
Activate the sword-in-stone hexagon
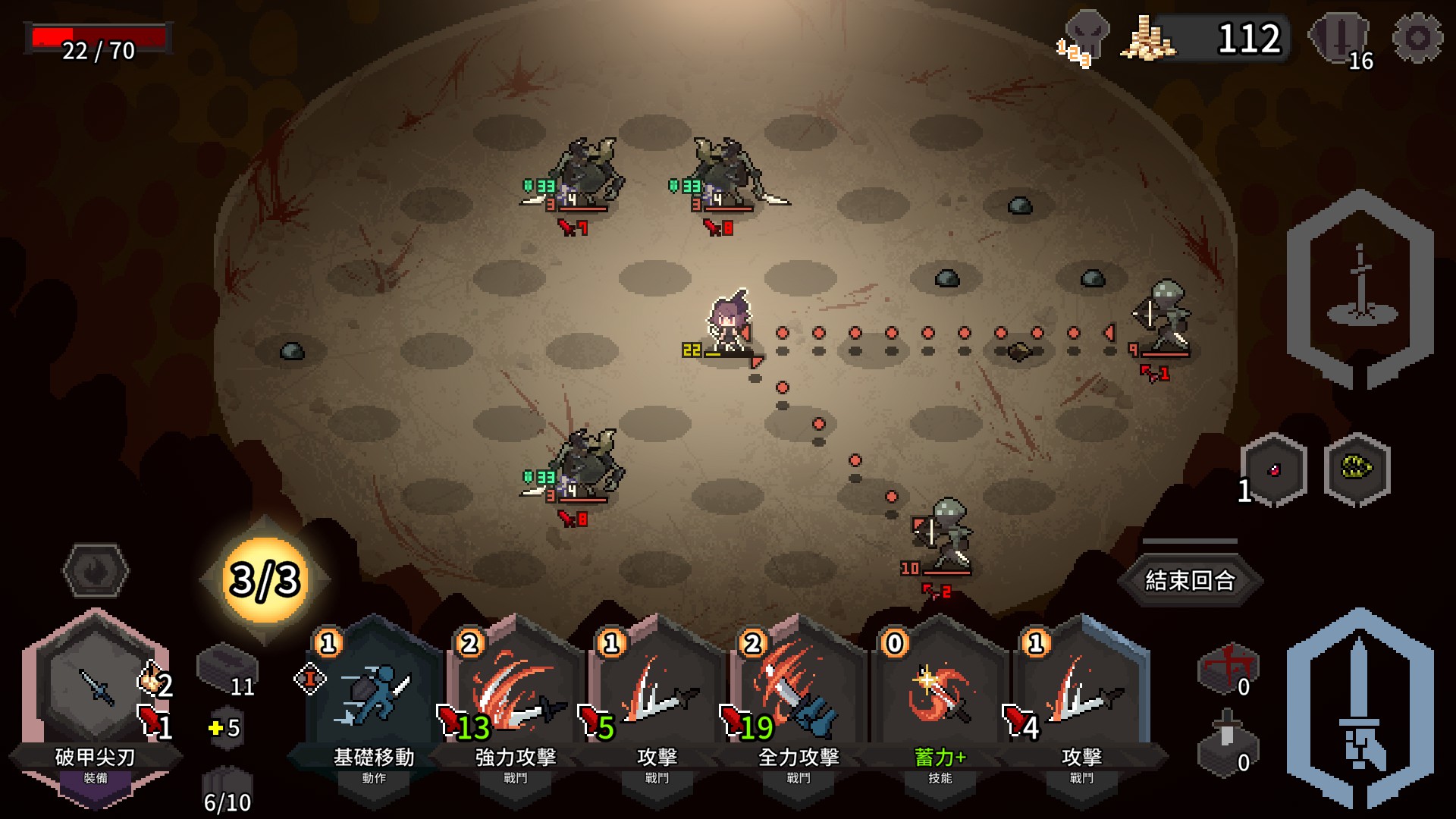pyautogui.click(x=1360, y=289)
